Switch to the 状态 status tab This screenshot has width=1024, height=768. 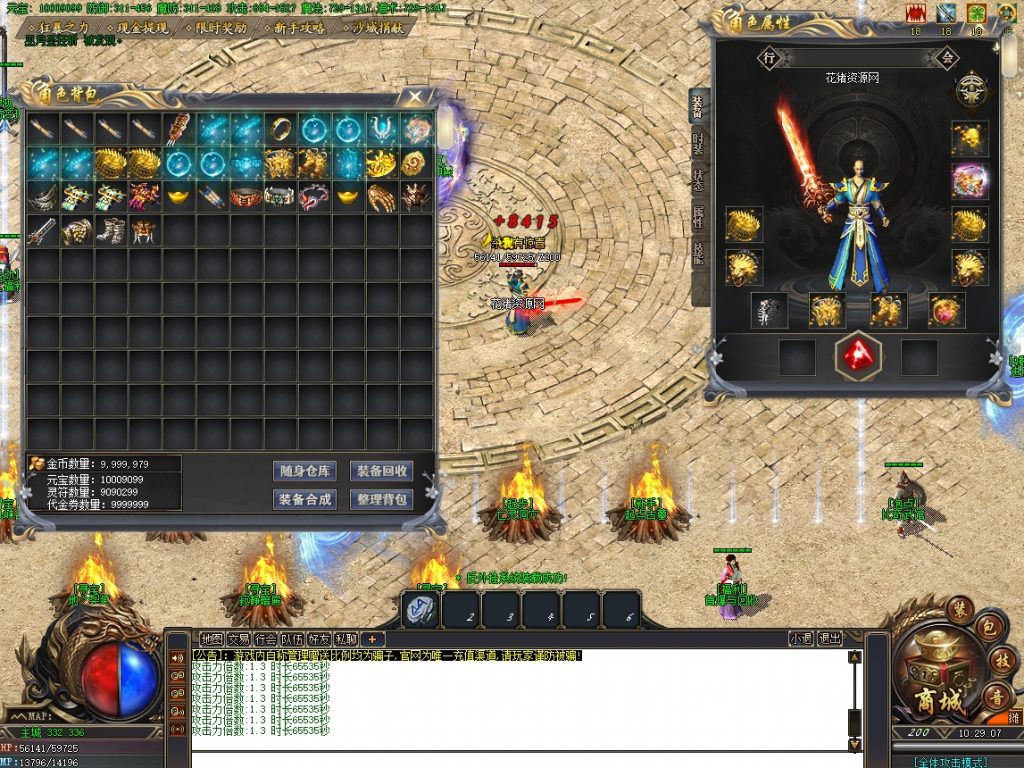click(x=698, y=182)
